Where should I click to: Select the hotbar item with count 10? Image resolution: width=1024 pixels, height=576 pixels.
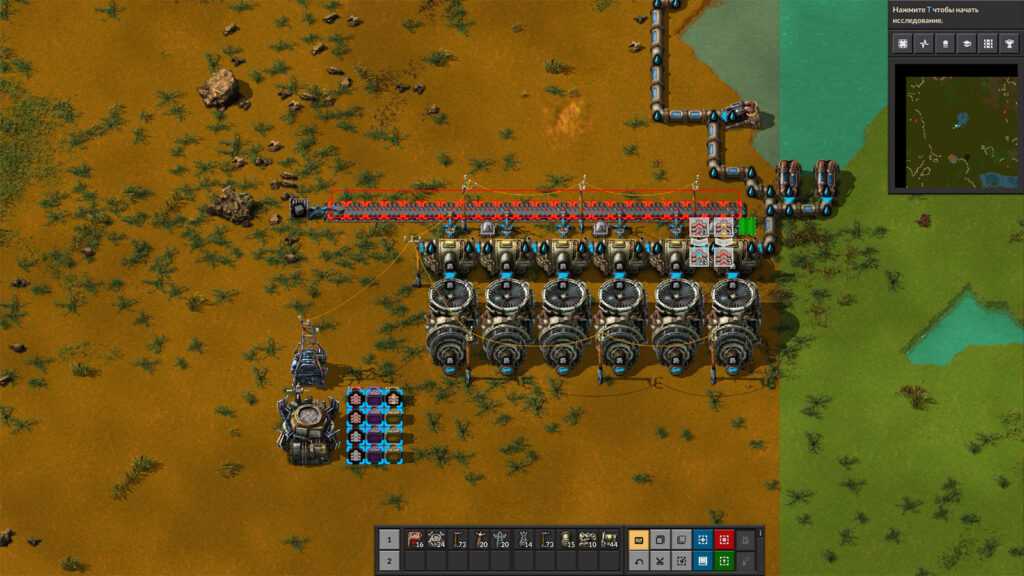[588, 540]
